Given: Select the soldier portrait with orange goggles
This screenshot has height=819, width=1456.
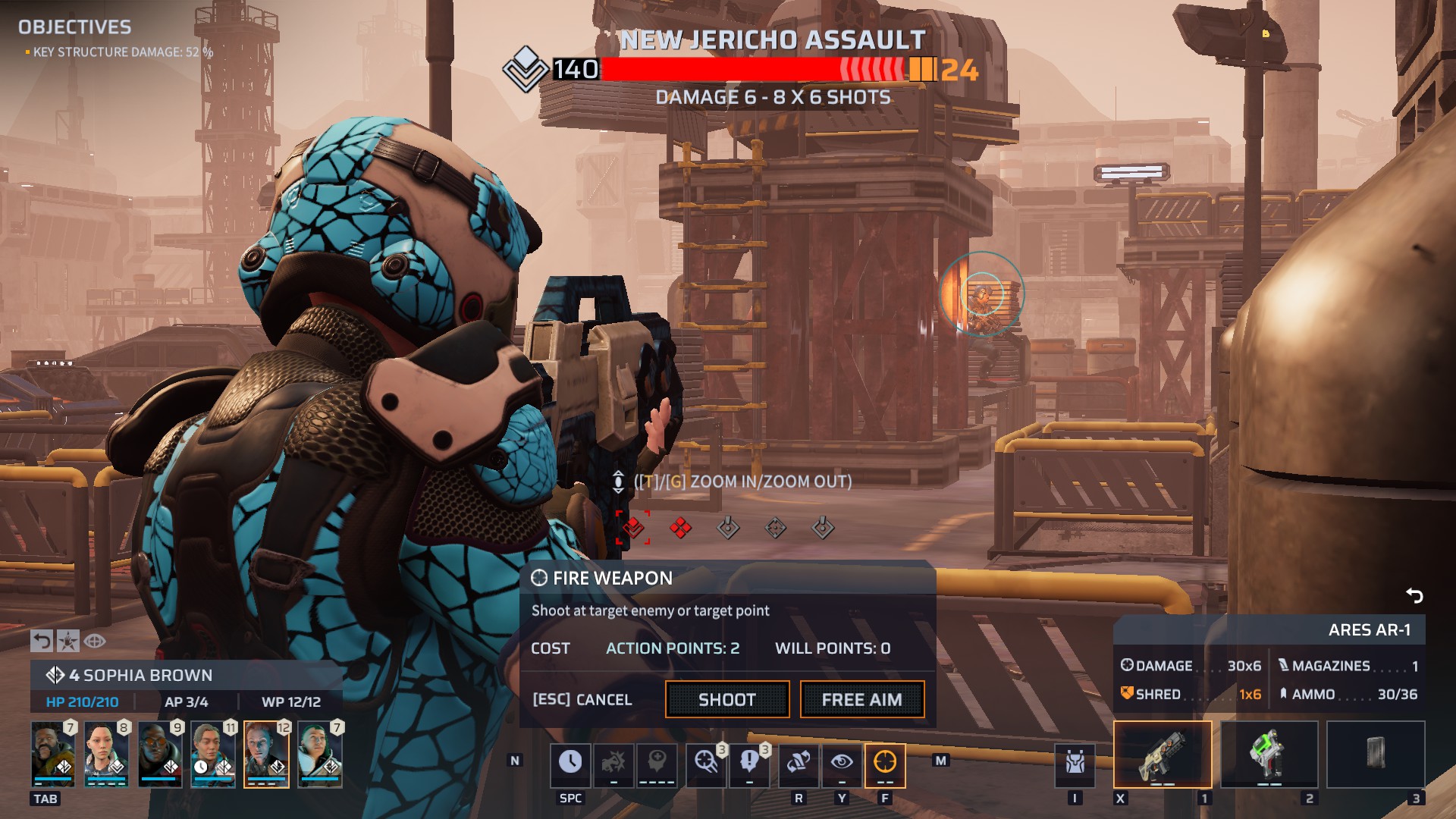Looking at the screenshot, I should coord(160,753).
